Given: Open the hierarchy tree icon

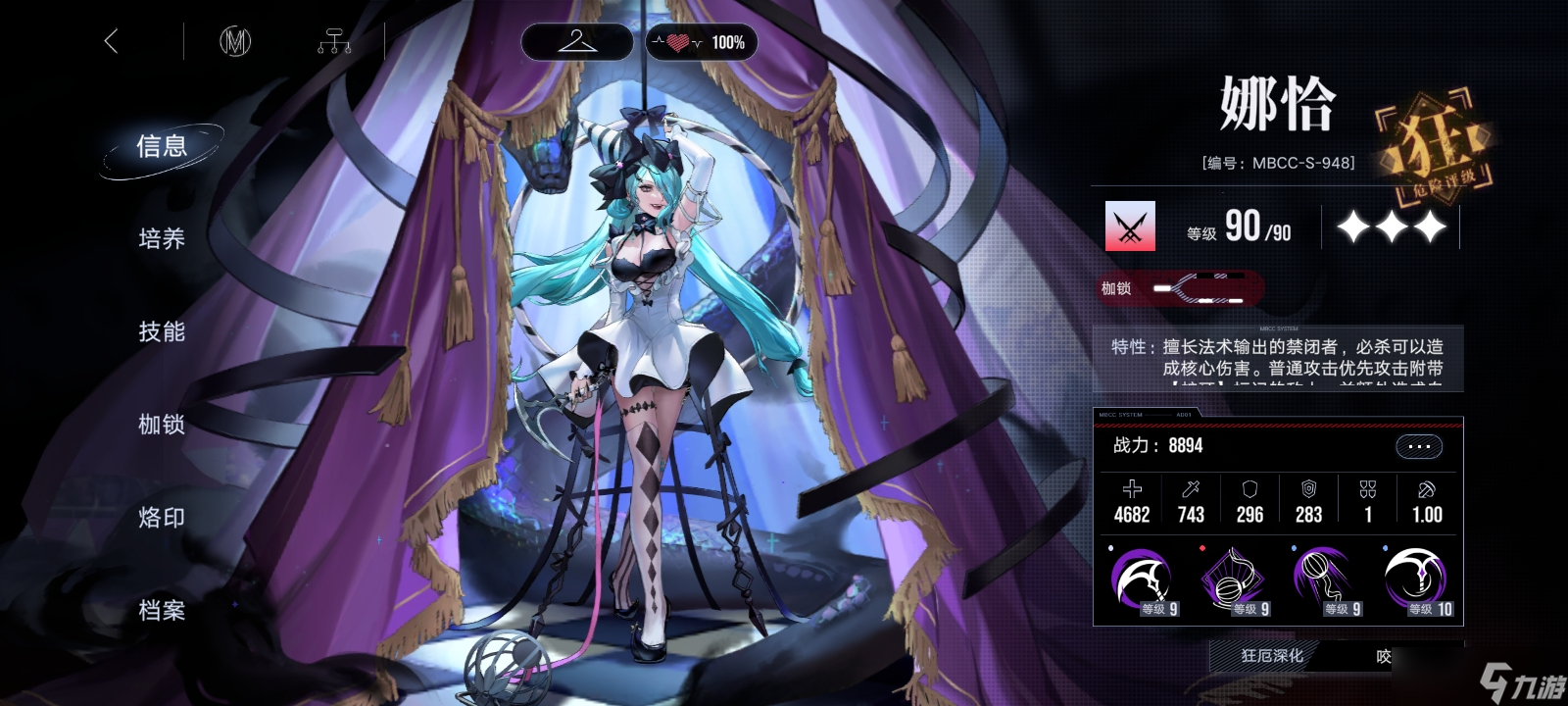Looking at the screenshot, I should tap(334, 42).
